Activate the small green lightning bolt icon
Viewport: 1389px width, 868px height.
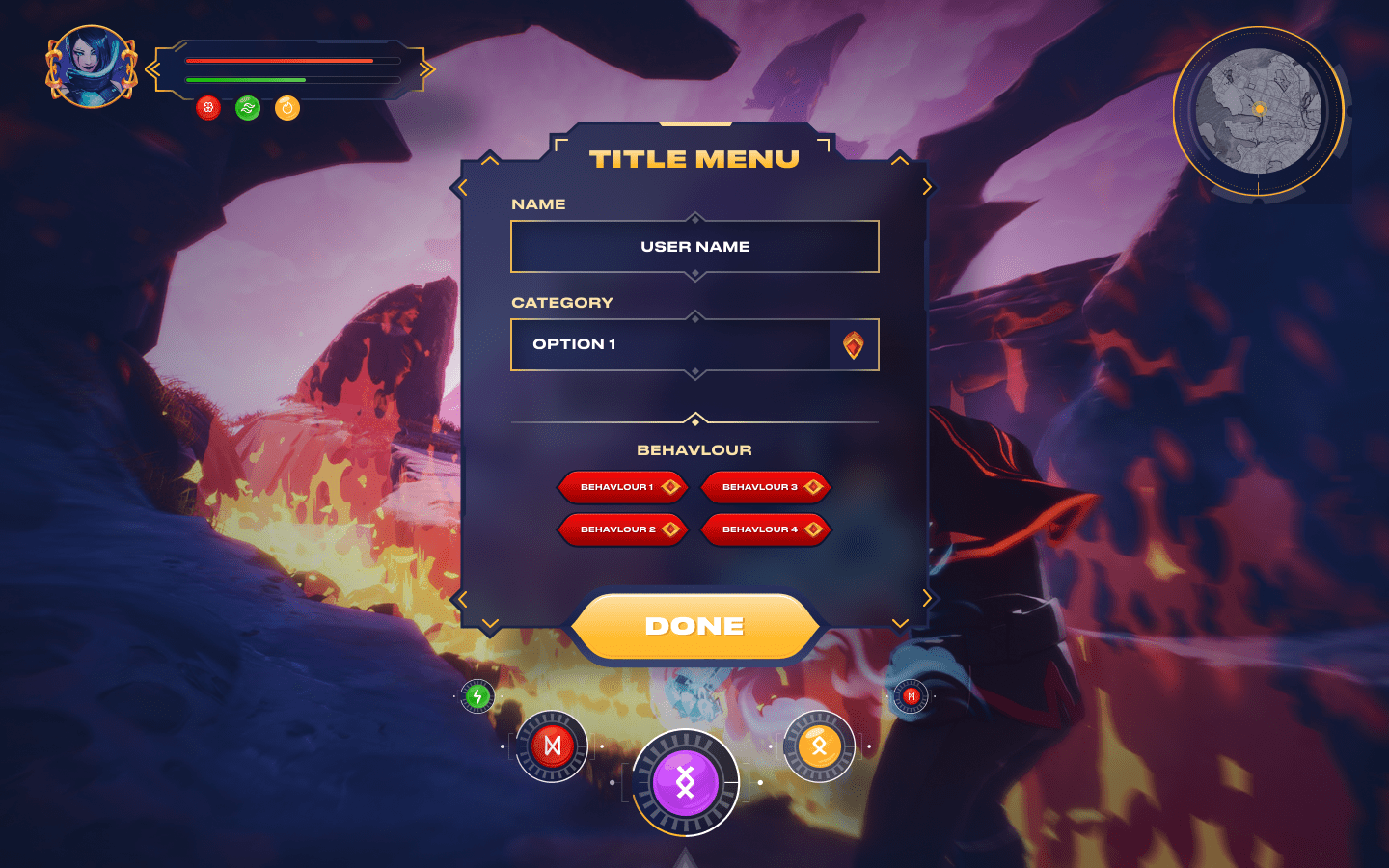[477, 695]
